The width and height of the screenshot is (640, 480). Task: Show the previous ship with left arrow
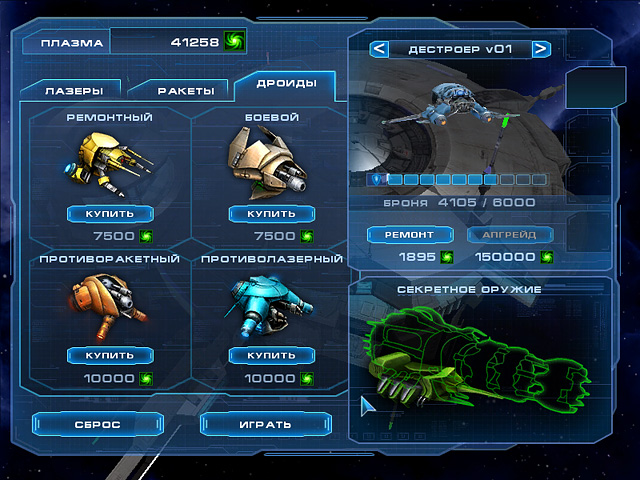coord(379,48)
